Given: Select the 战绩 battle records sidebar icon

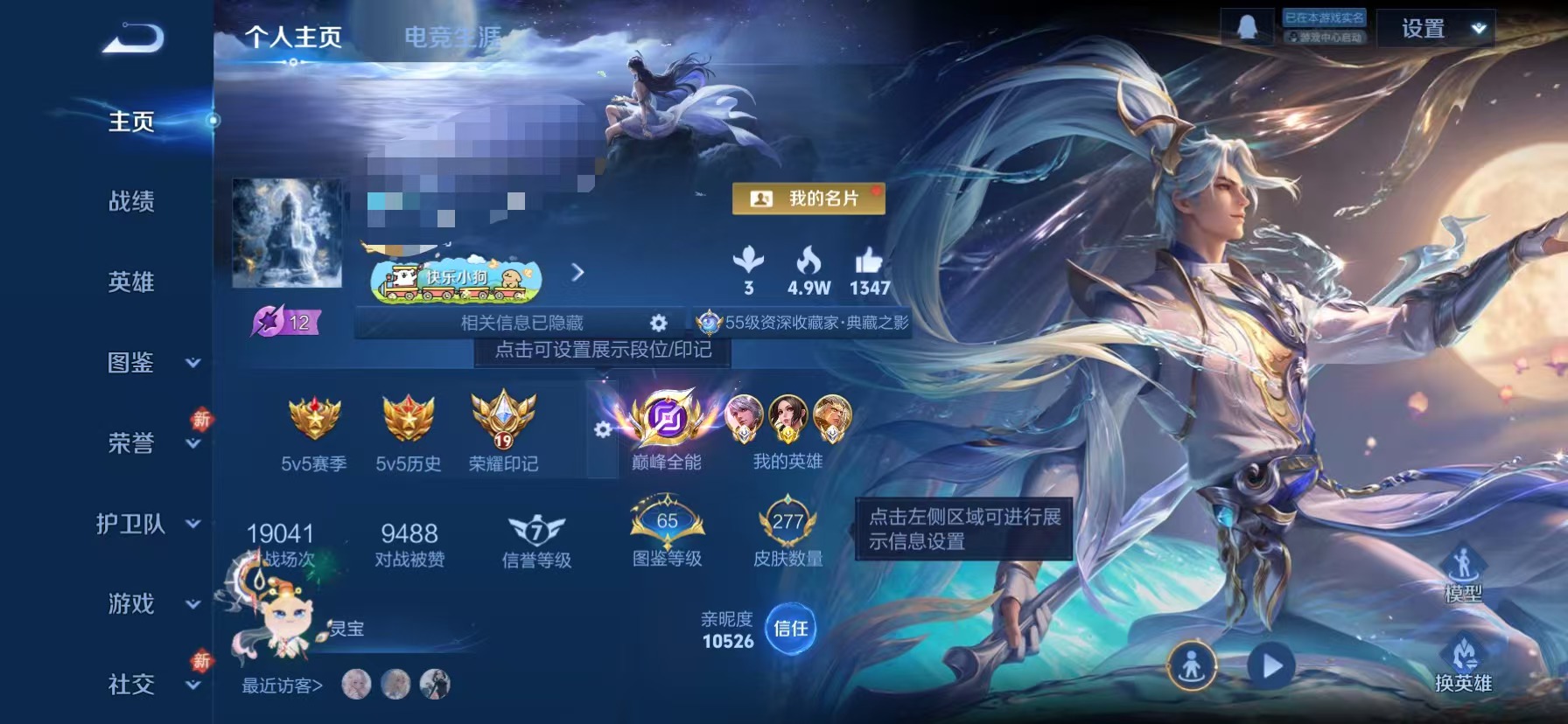Looking at the screenshot, I should coord(133,202).
